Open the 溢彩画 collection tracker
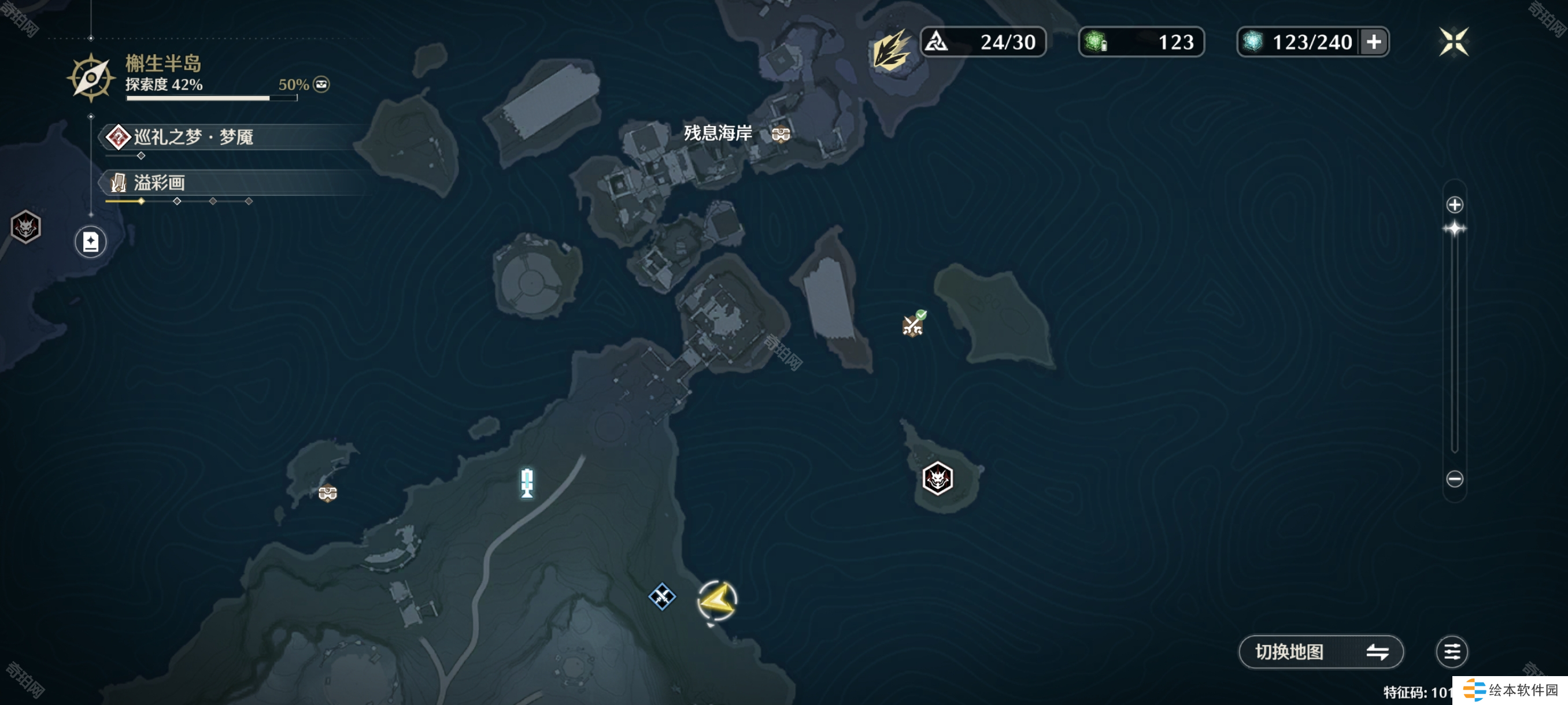This screenshot has height=705, width=1568. pos(160,183)
